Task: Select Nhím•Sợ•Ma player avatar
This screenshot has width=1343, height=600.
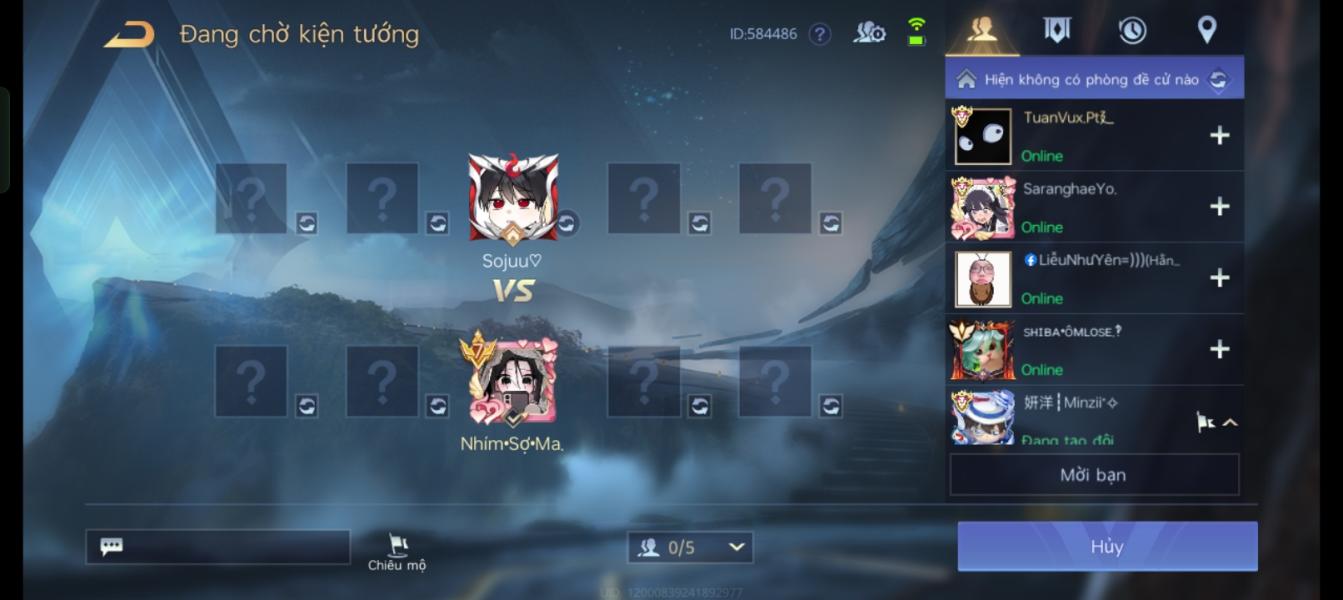Action: pyautogui.click(x=513, y=382)
